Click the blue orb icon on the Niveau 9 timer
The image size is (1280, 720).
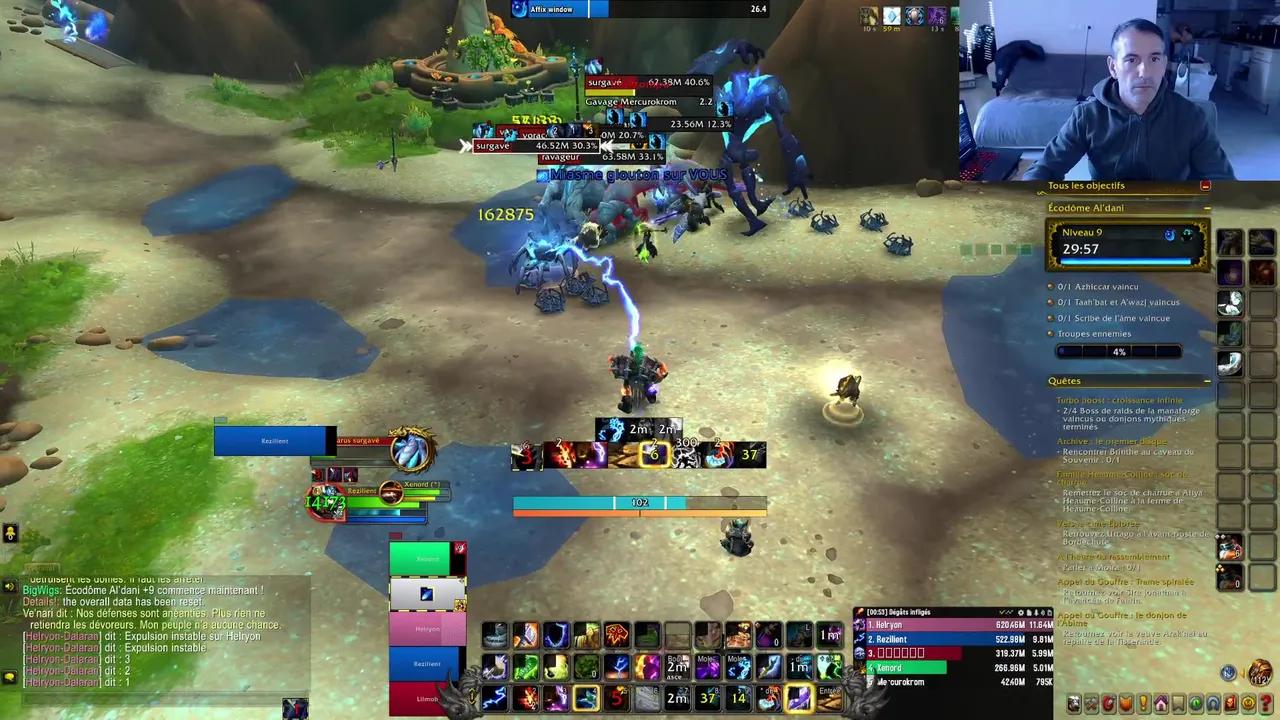[1170, 235]
